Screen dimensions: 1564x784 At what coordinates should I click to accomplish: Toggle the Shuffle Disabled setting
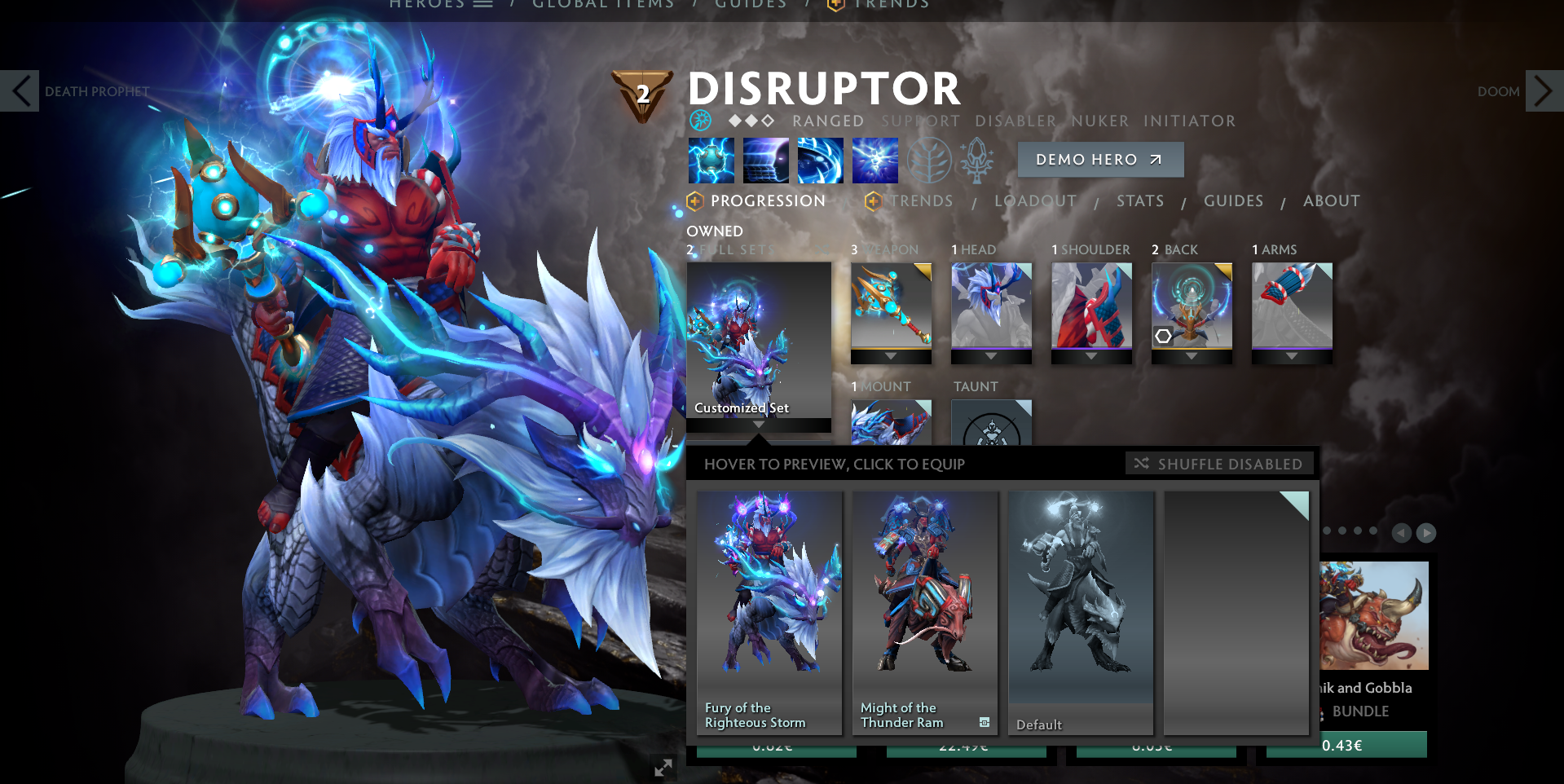[1219, 463]
